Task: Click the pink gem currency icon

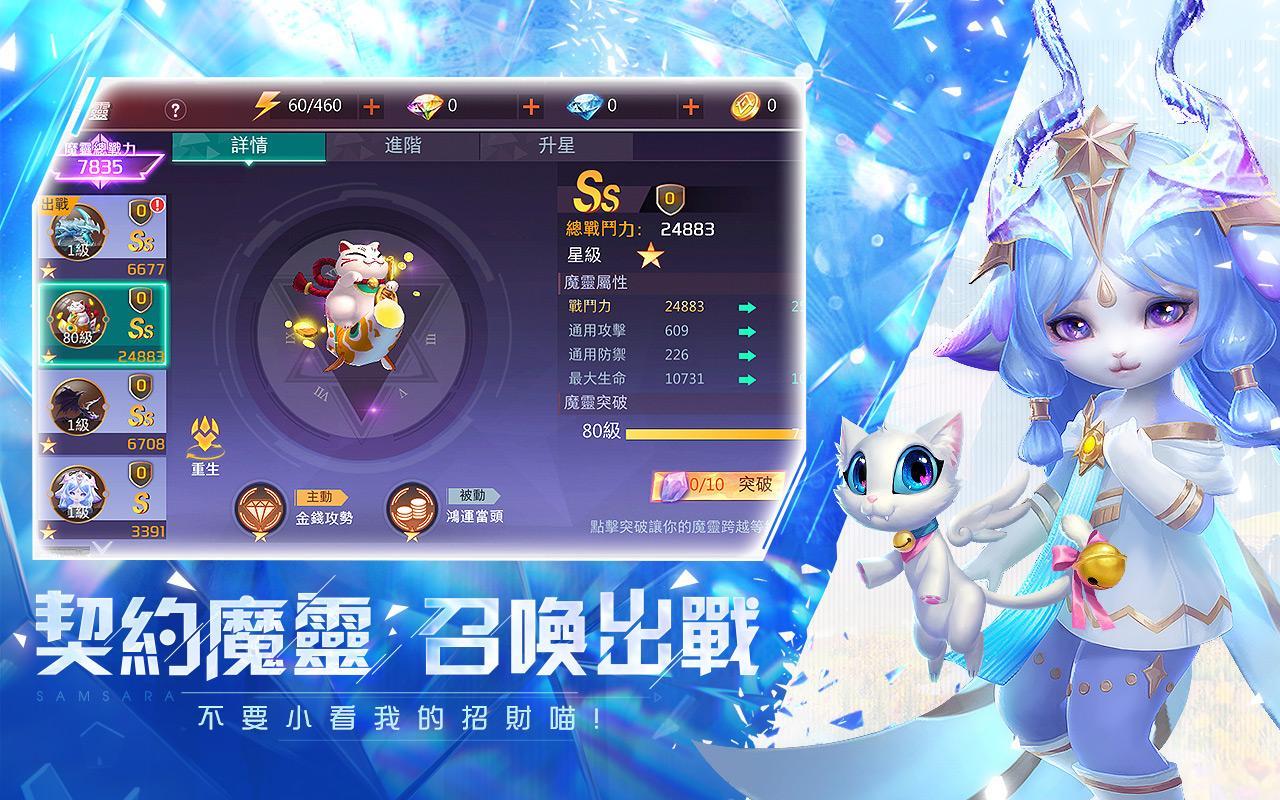Action: pyautogui.click(x=424, y=104)
